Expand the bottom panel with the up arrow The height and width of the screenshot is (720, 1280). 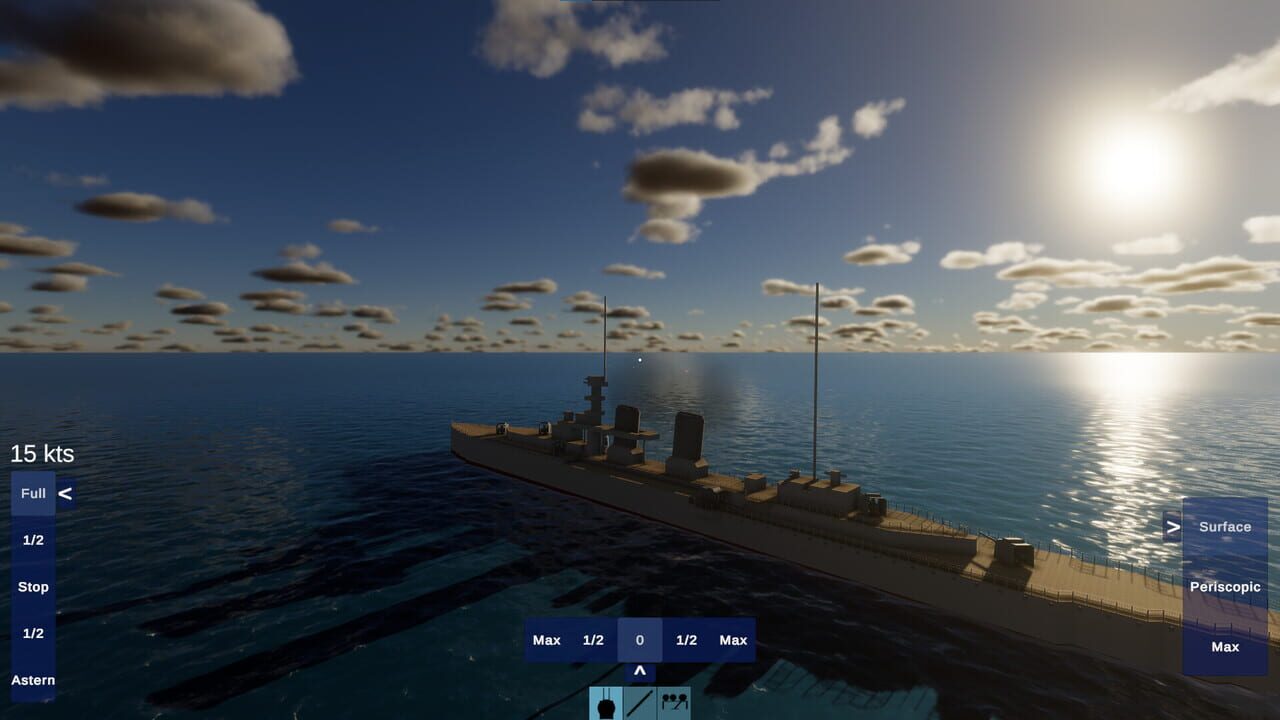coord(638,672)
